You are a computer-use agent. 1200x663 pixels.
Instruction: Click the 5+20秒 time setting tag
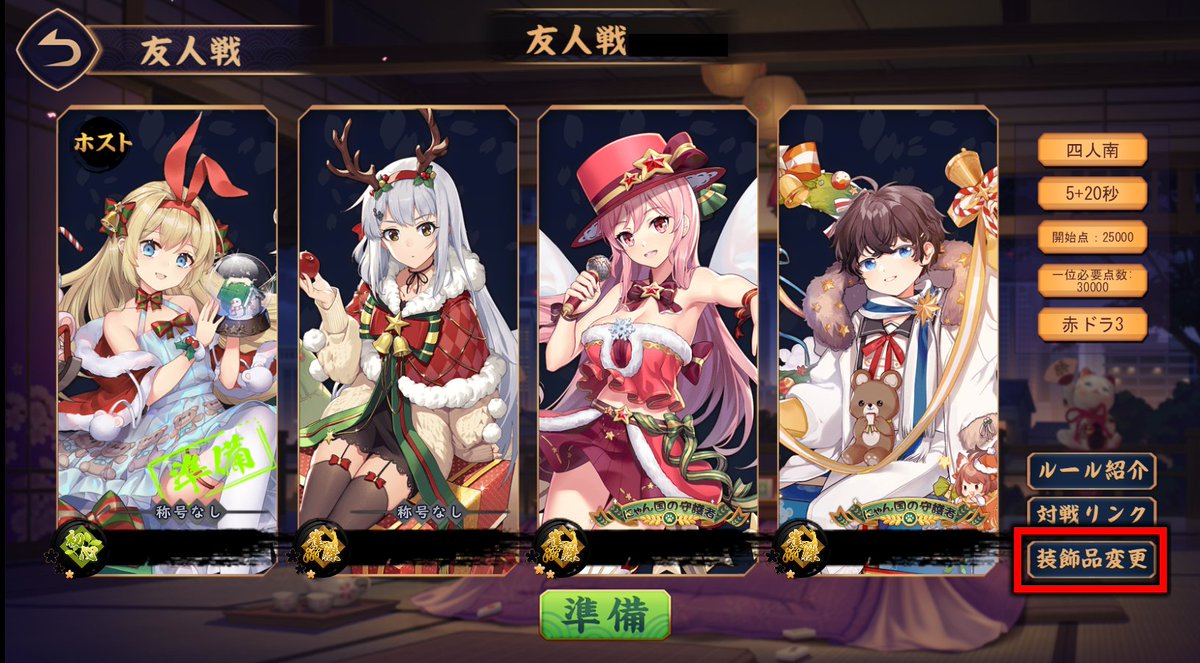(1092, 193)
